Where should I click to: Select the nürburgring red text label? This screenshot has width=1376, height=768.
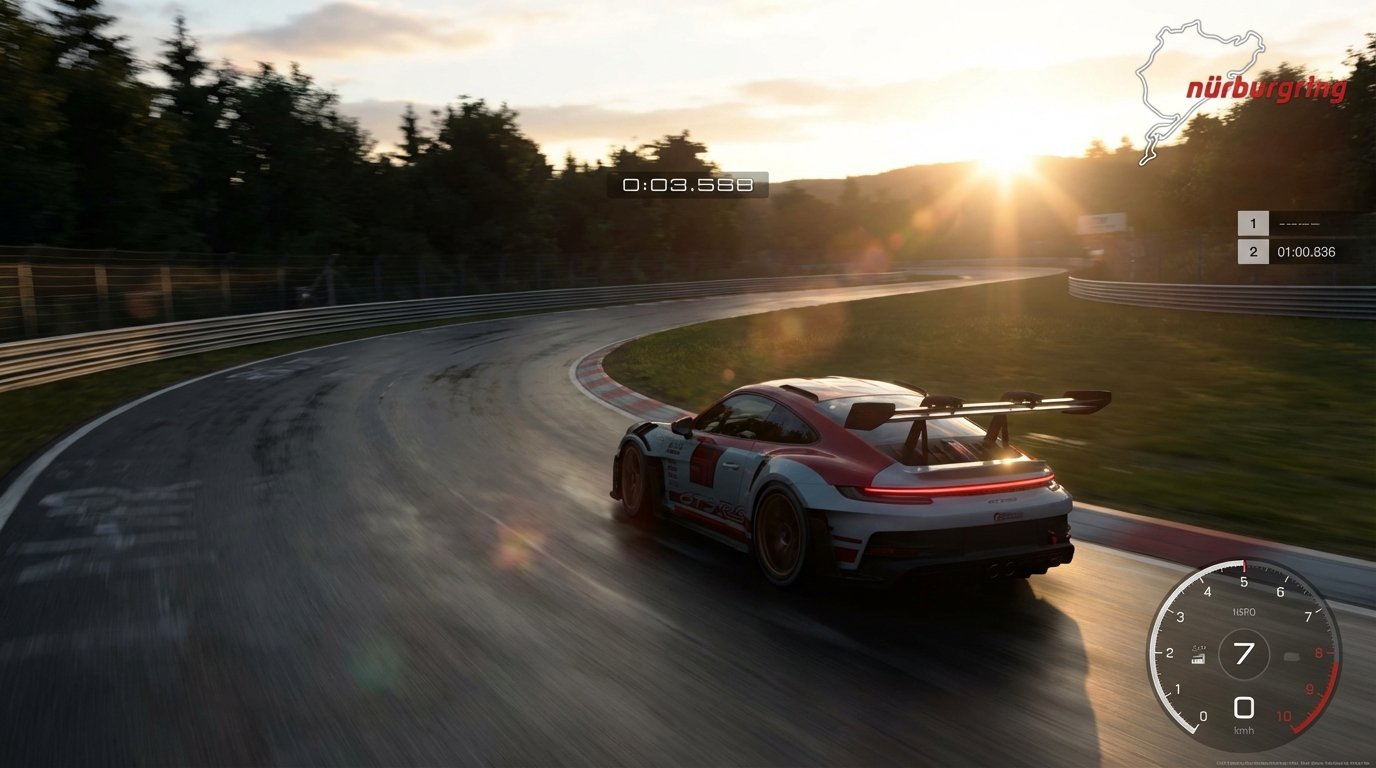pyautogui.click(x=1265, y=87)
